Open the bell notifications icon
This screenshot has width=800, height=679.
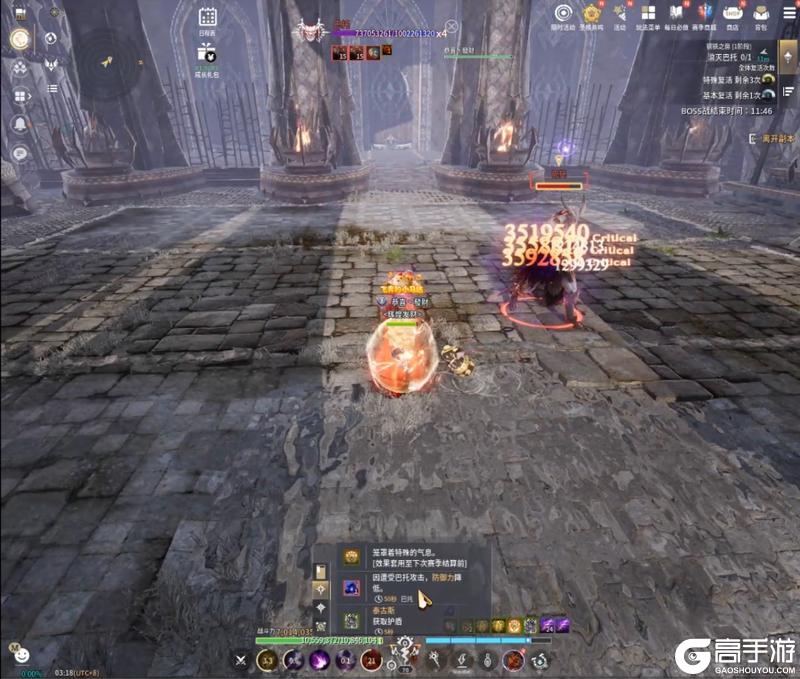point(19,124)
